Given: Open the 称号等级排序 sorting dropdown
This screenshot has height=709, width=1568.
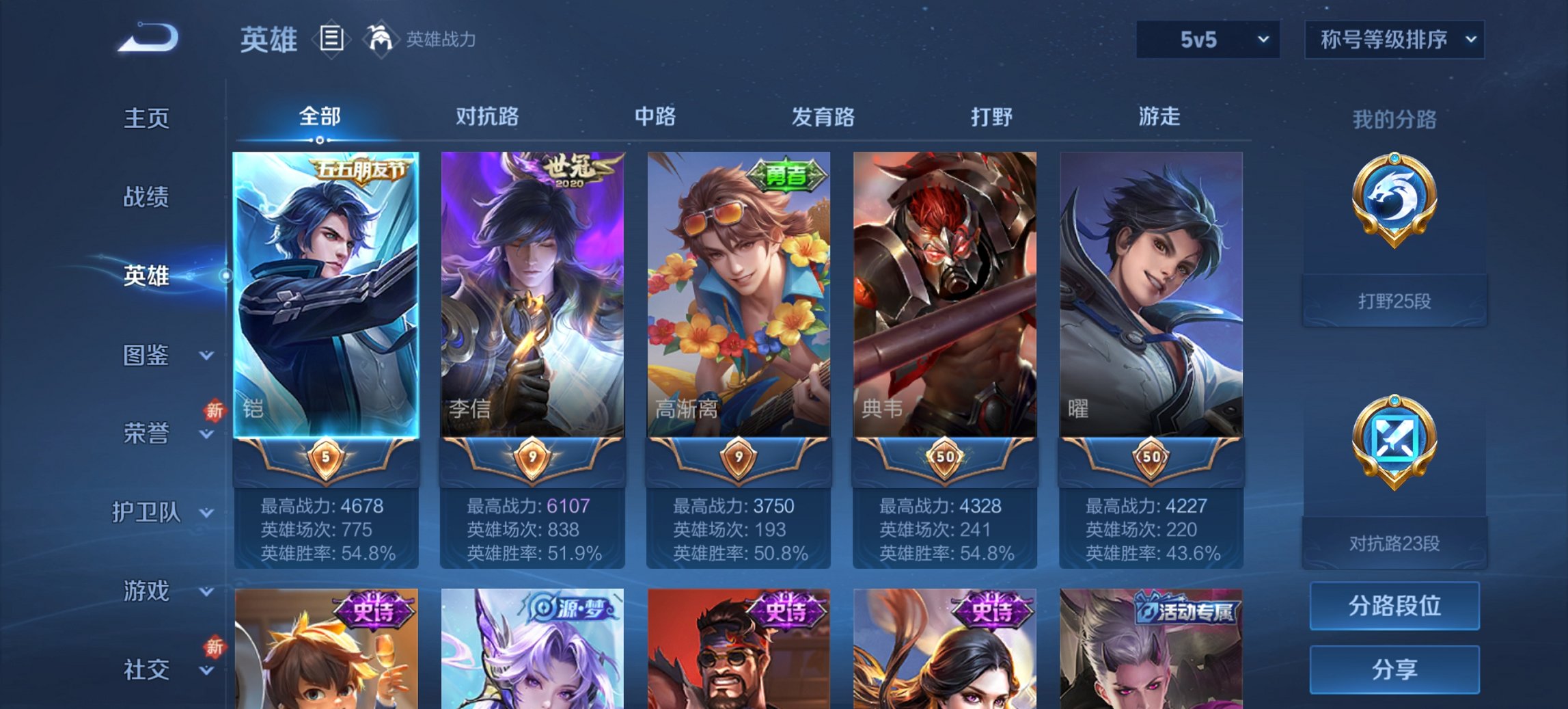Looking at the screenshot, I should 1394,40.
